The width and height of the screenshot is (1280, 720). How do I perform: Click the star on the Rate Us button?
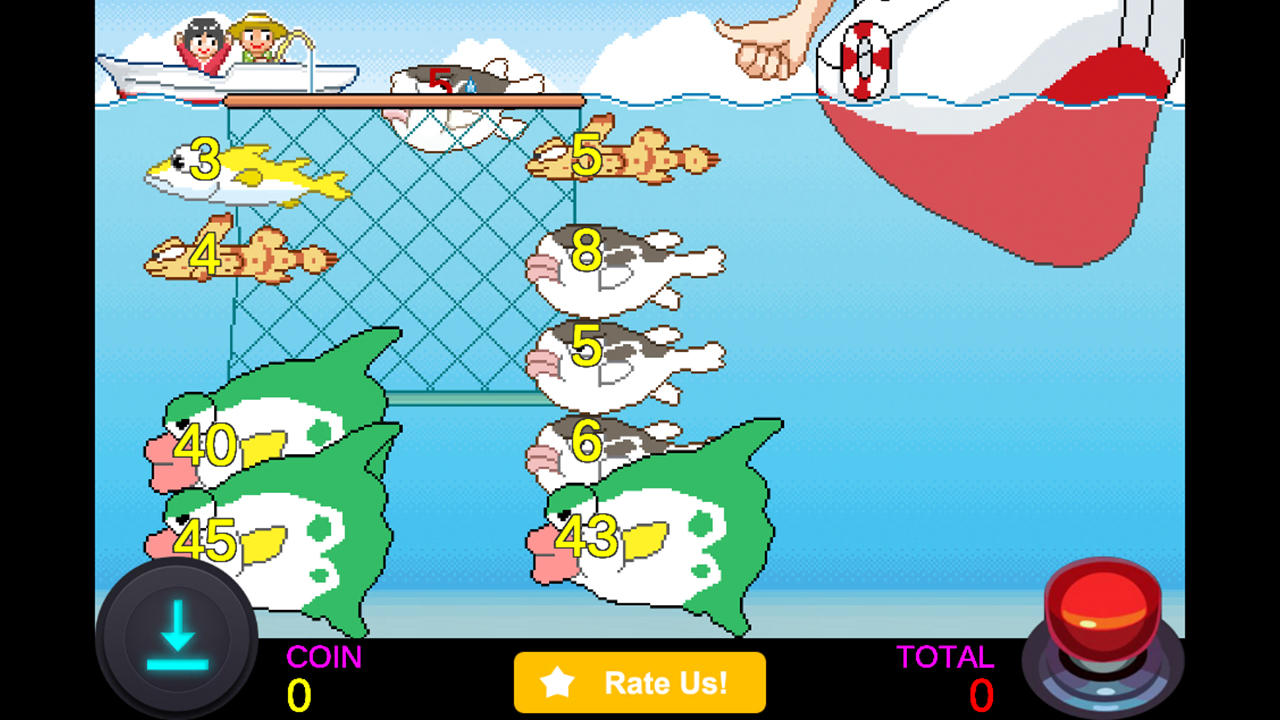tap(556, 683)
